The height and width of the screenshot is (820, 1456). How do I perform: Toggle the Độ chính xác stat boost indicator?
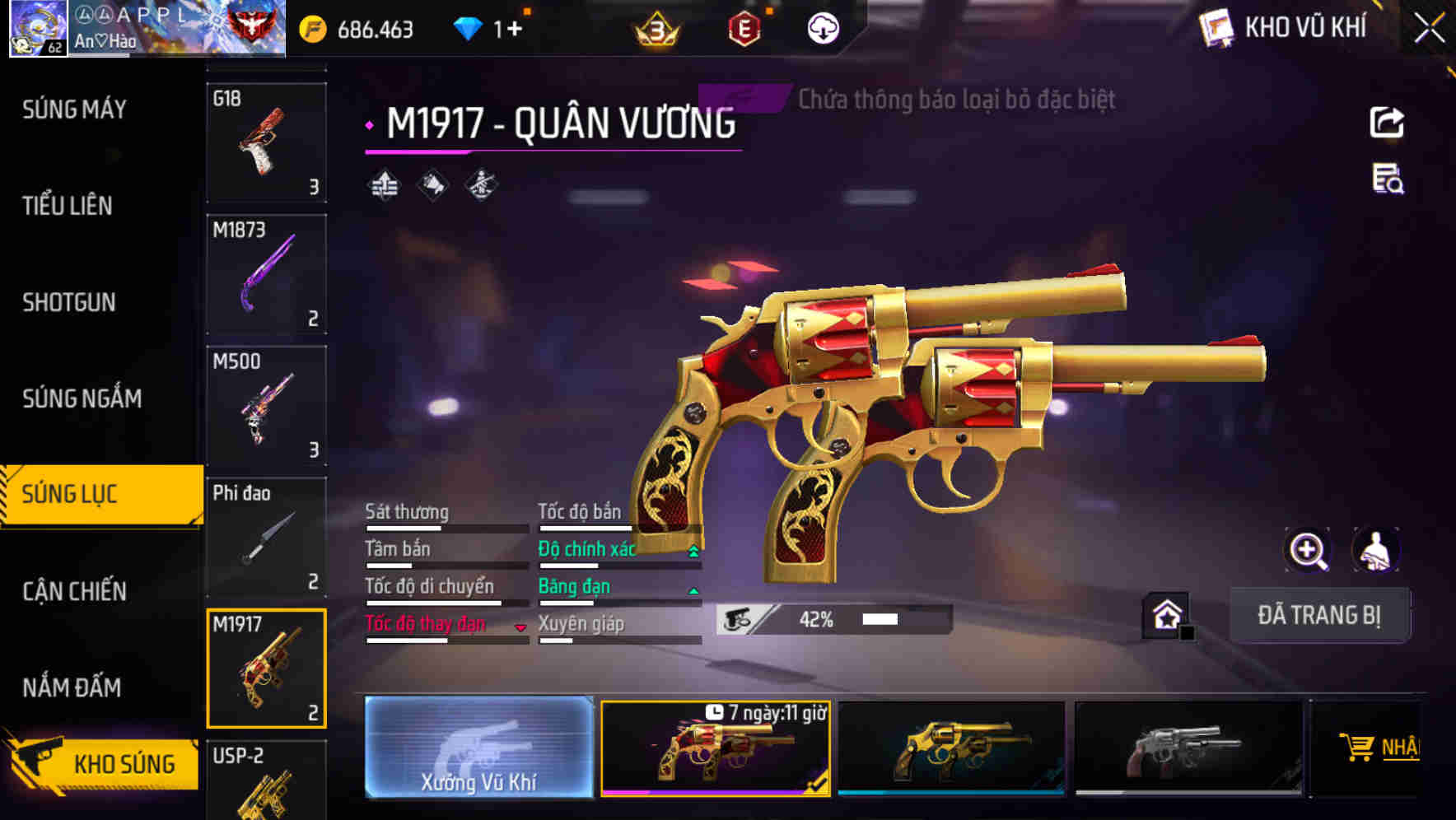click(x=692, y=549)
